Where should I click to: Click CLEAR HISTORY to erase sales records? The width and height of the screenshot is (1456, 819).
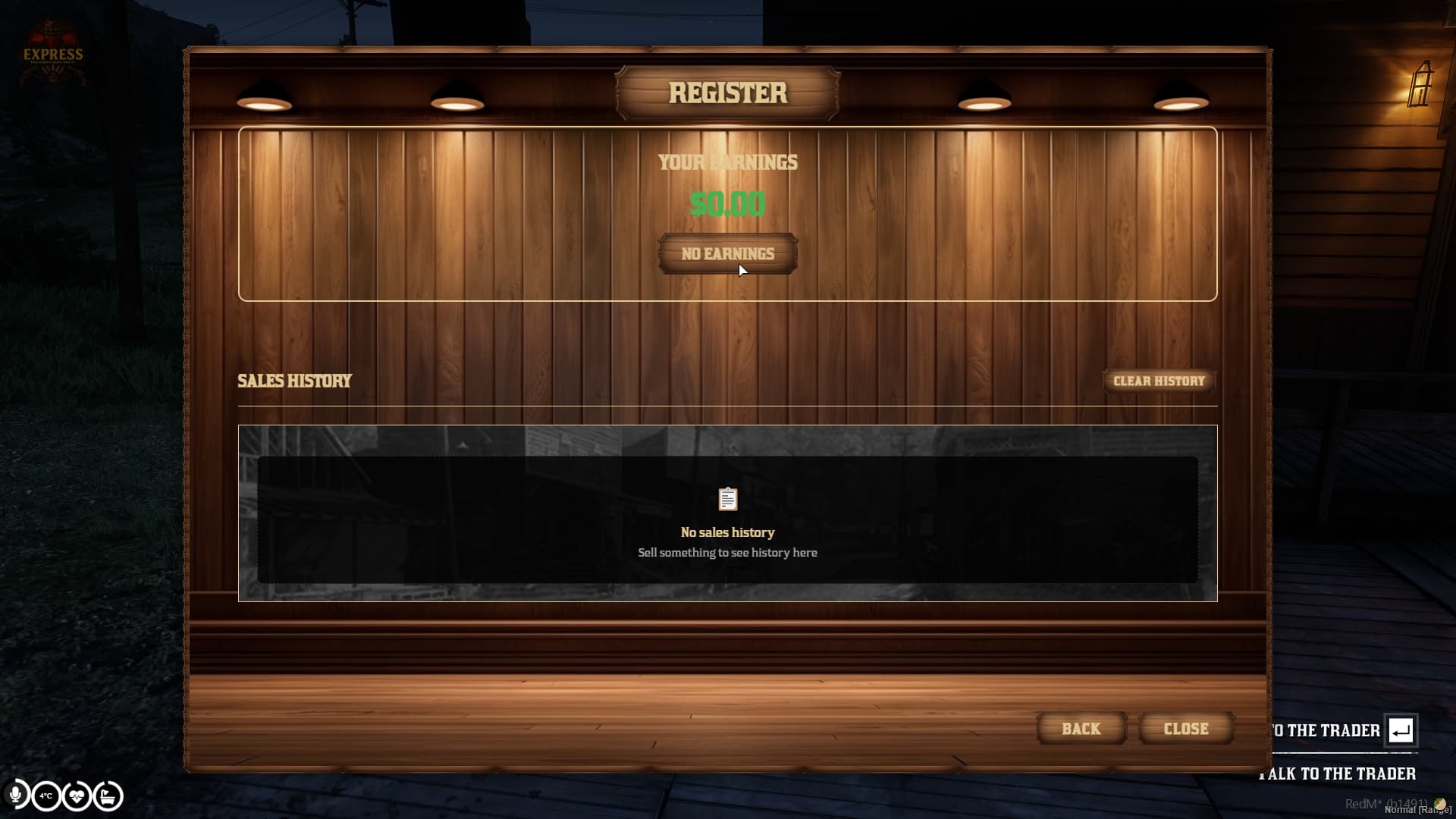(1158, 381)
